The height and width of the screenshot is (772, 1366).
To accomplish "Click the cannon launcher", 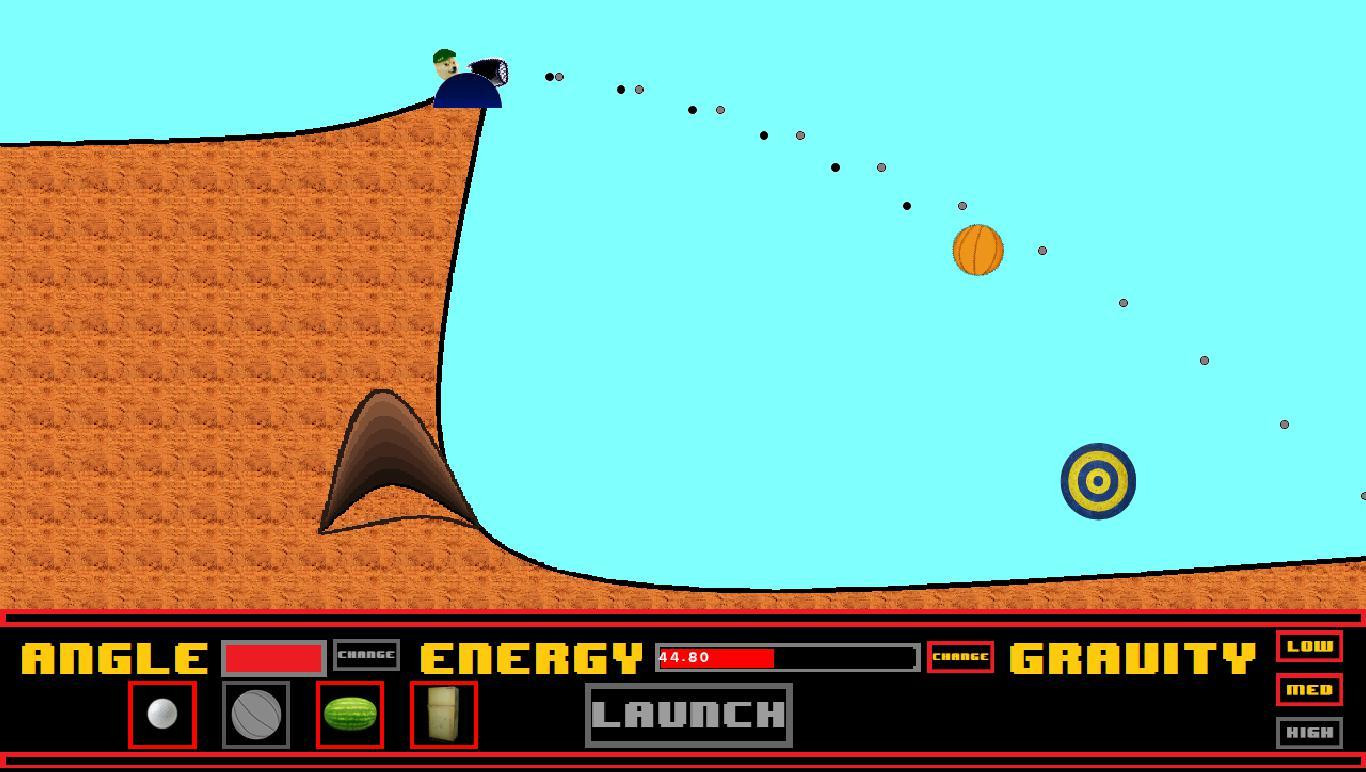I will [490, 73].
